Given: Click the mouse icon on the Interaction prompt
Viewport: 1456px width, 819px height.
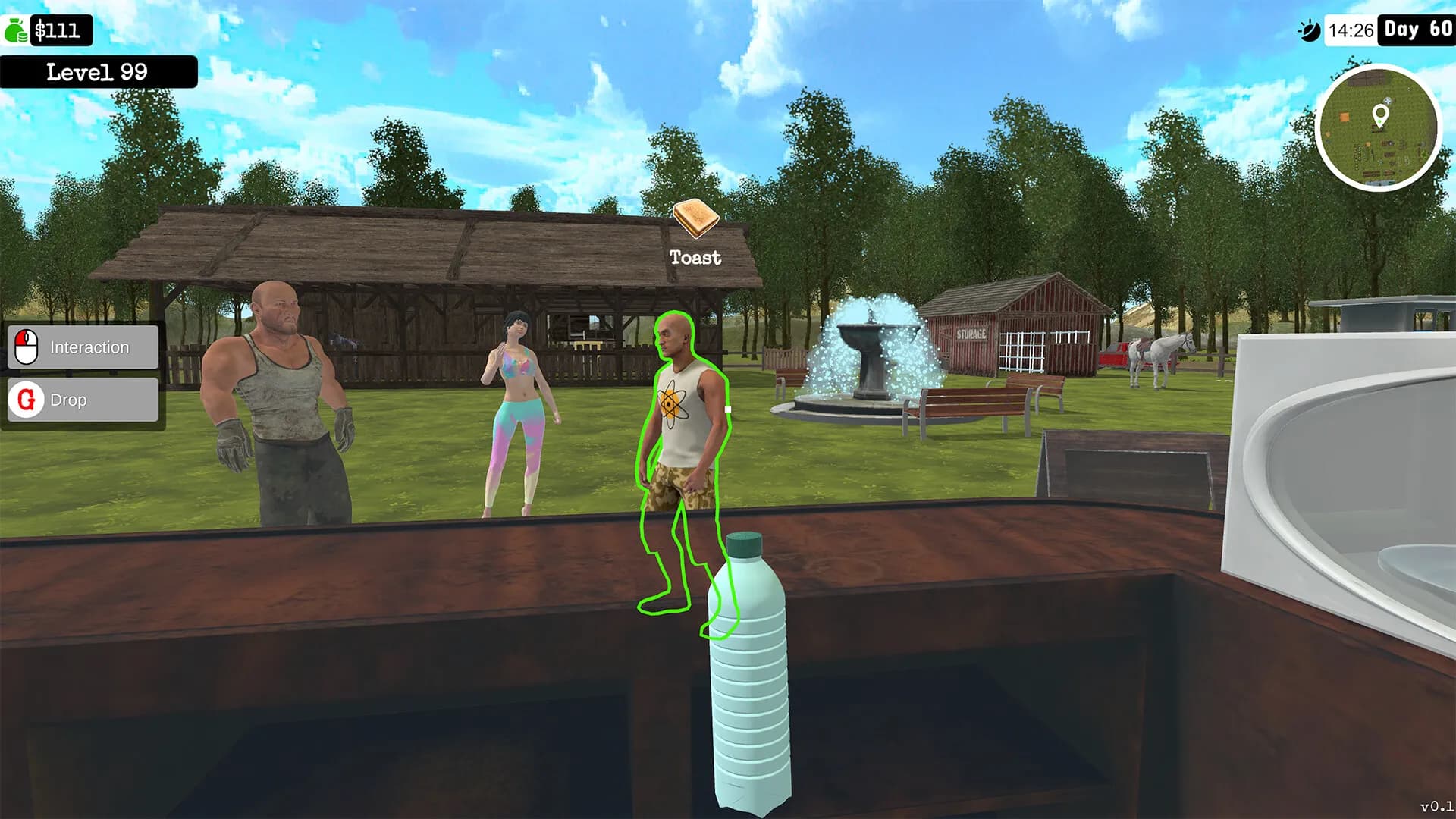Looking at the screenshot, I should (x=25, y=347).
